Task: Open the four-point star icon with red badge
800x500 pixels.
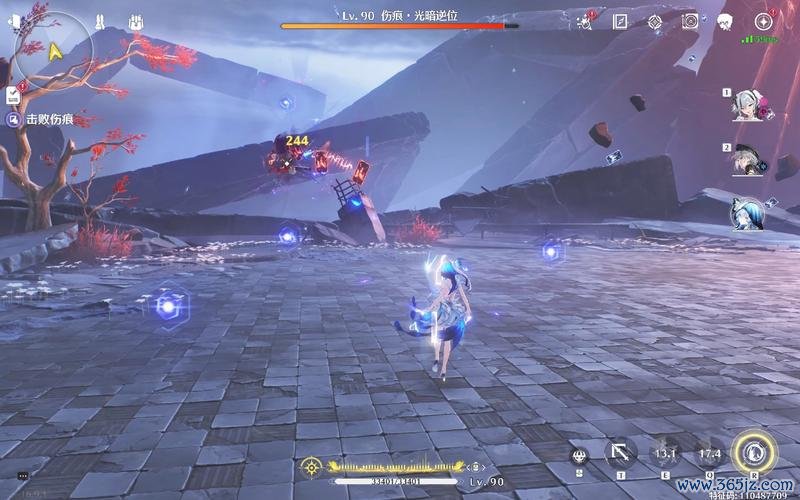Action: coord(764,21)
